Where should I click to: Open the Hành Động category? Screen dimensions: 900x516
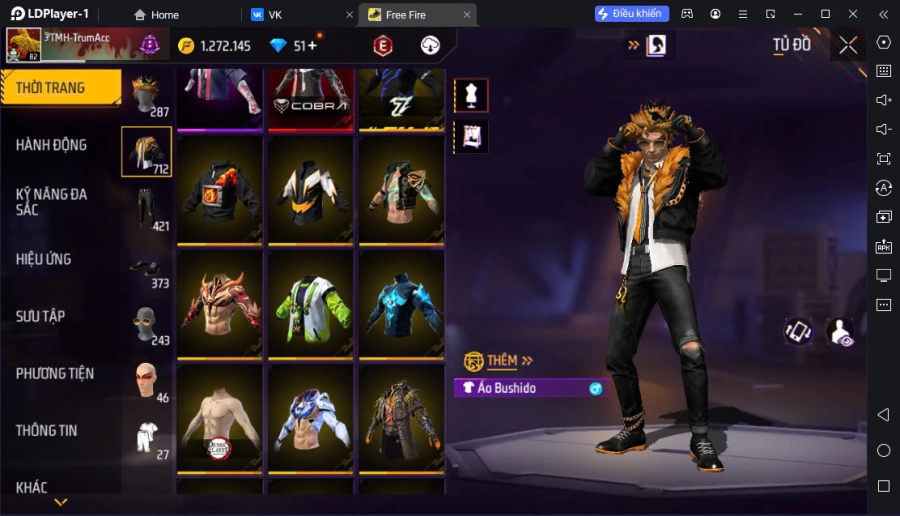tap(51, 145)
